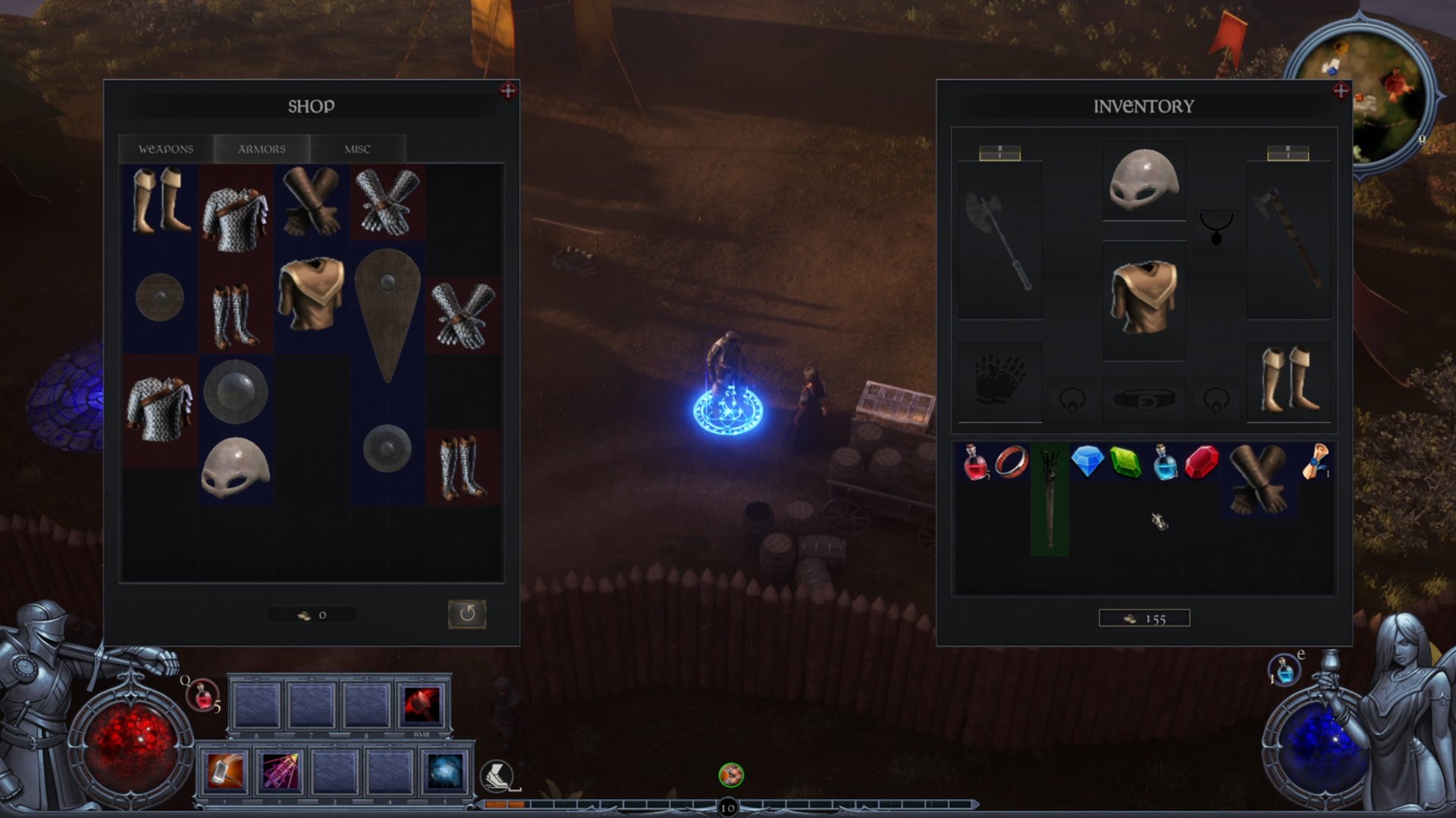Click the equipped boots slot
Screen dimensions: 1456x818
[x=1288, y=380]
